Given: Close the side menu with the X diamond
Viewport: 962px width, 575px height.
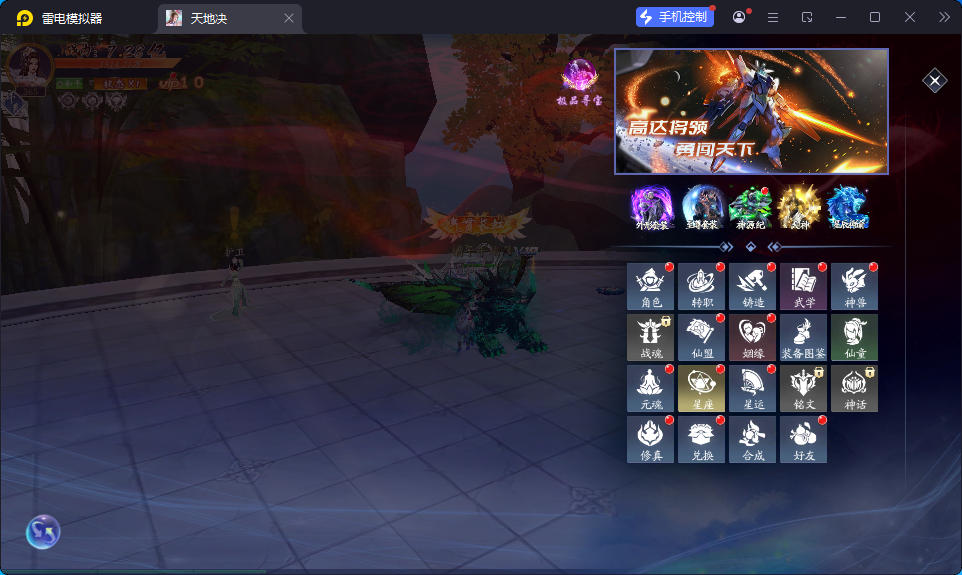Looking at the screenshot, I should (x=934, y=81).
